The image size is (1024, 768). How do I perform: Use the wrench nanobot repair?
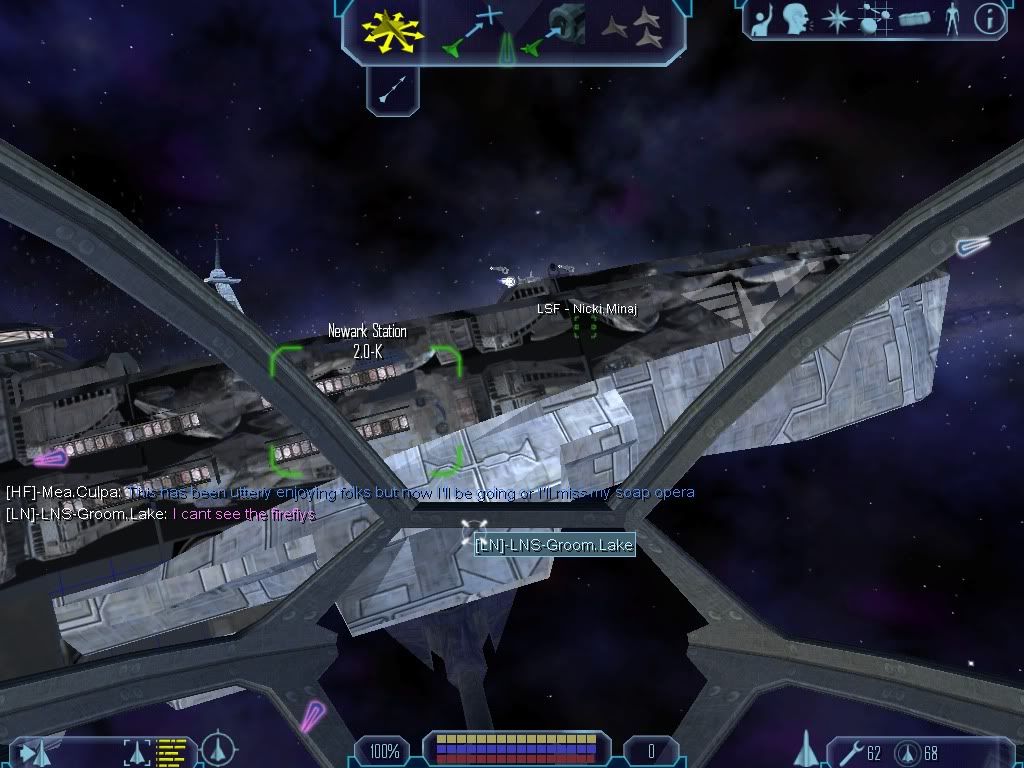click(x=846, y=751)
